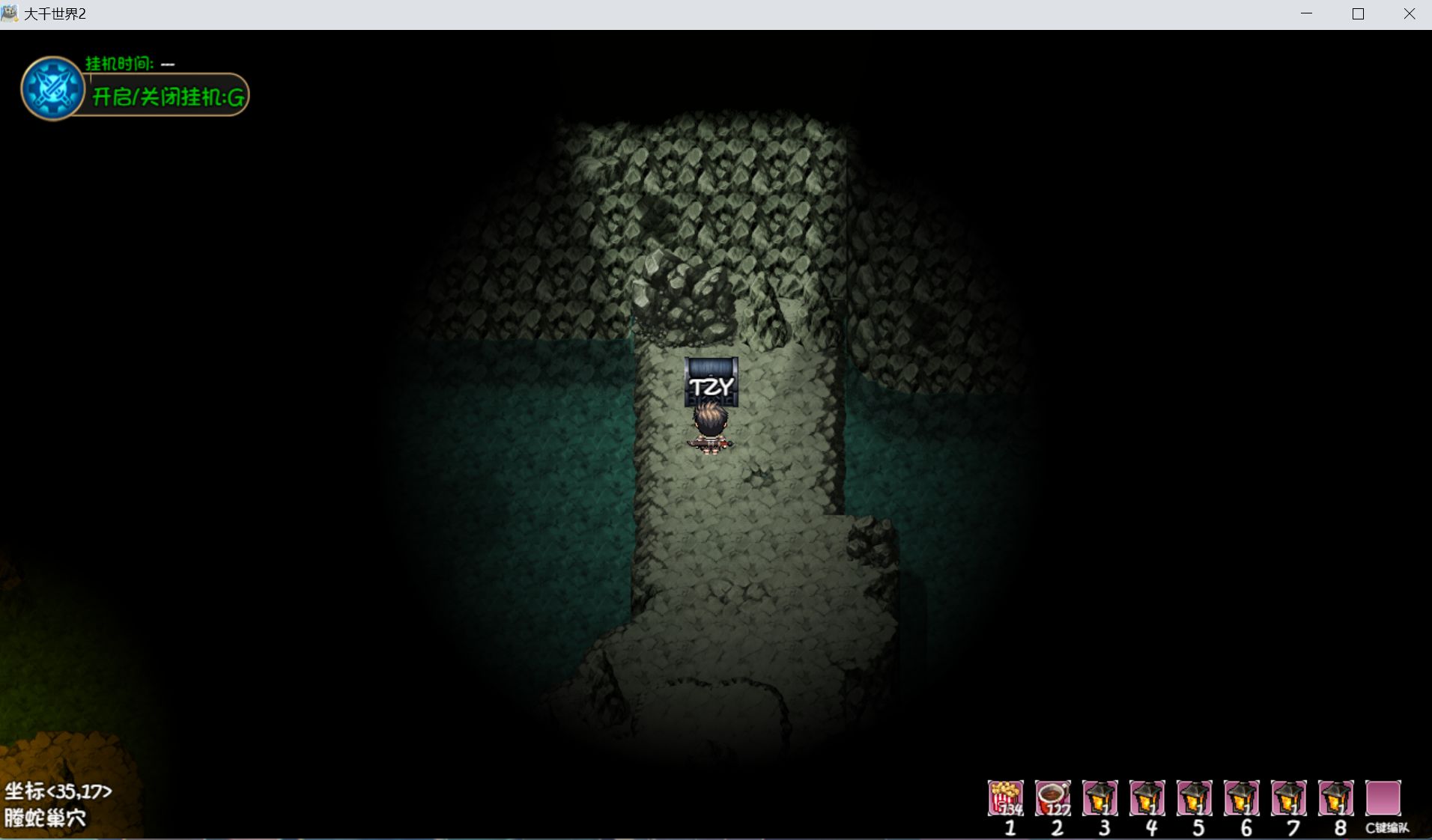Open the empty formation slot labeled C键编队
The width and height of the screenshot is (1432, 840).
[x=1383, y=798]
